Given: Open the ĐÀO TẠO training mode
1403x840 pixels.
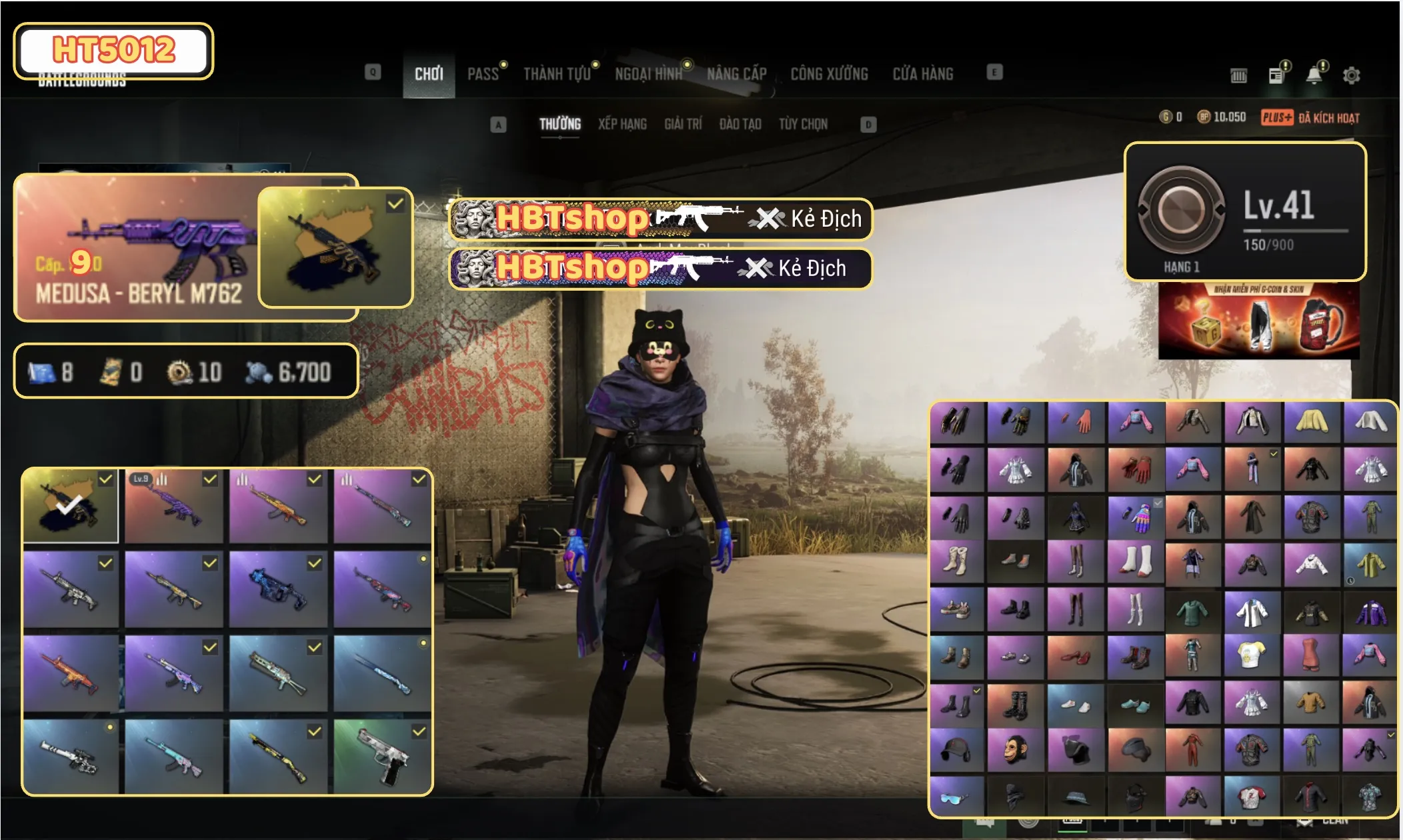Looking at the screenshot, I should 740,124.
